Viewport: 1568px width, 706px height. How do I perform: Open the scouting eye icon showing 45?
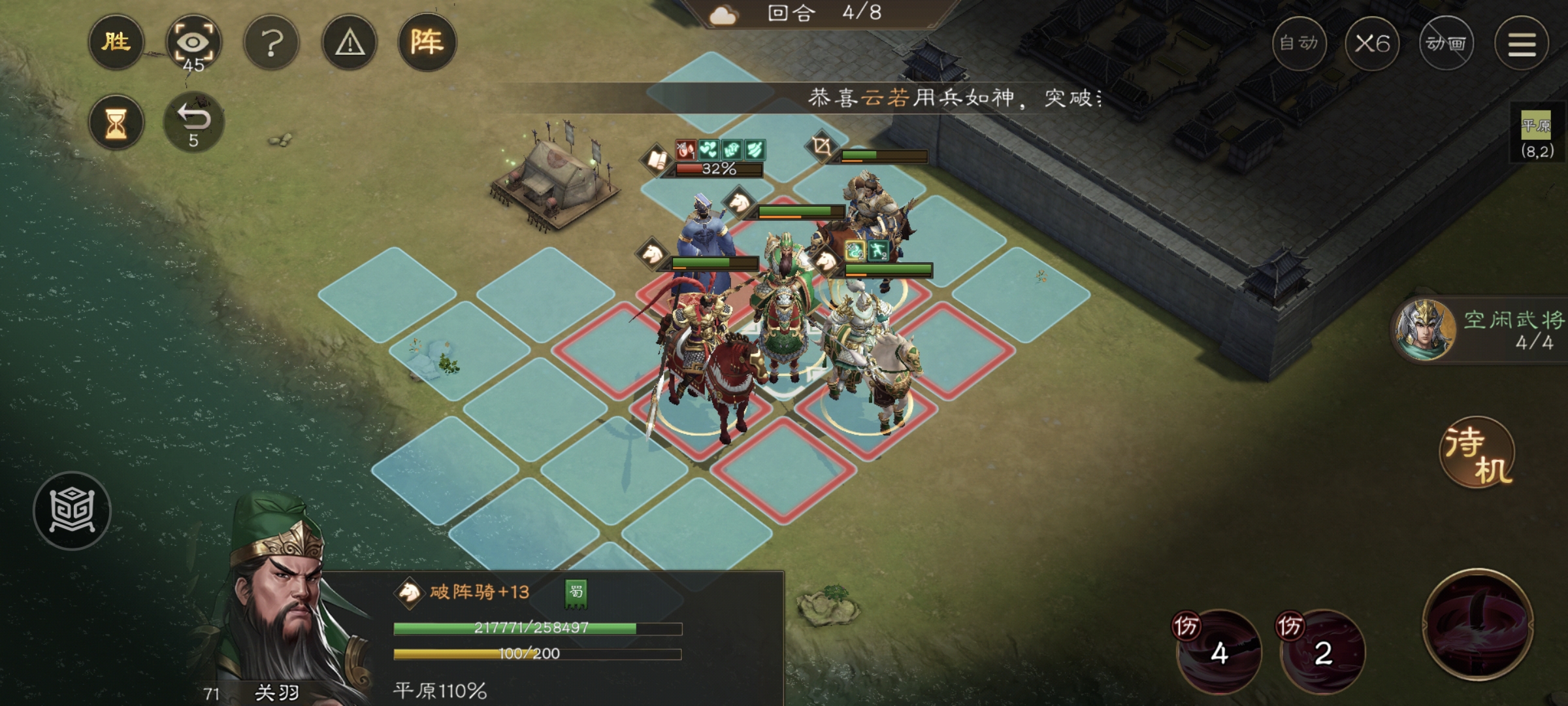click(x=196, y=42)
